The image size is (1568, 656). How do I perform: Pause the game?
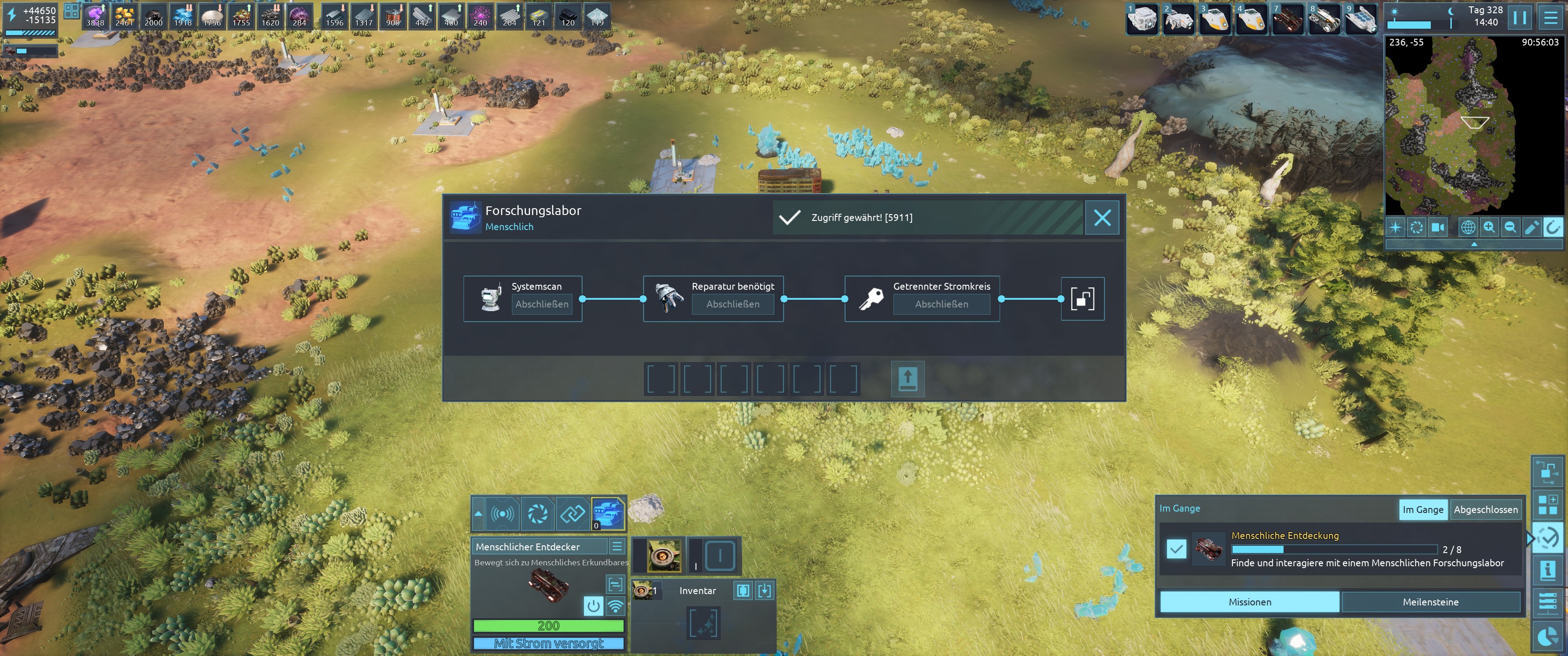[x=1519, y=17]
